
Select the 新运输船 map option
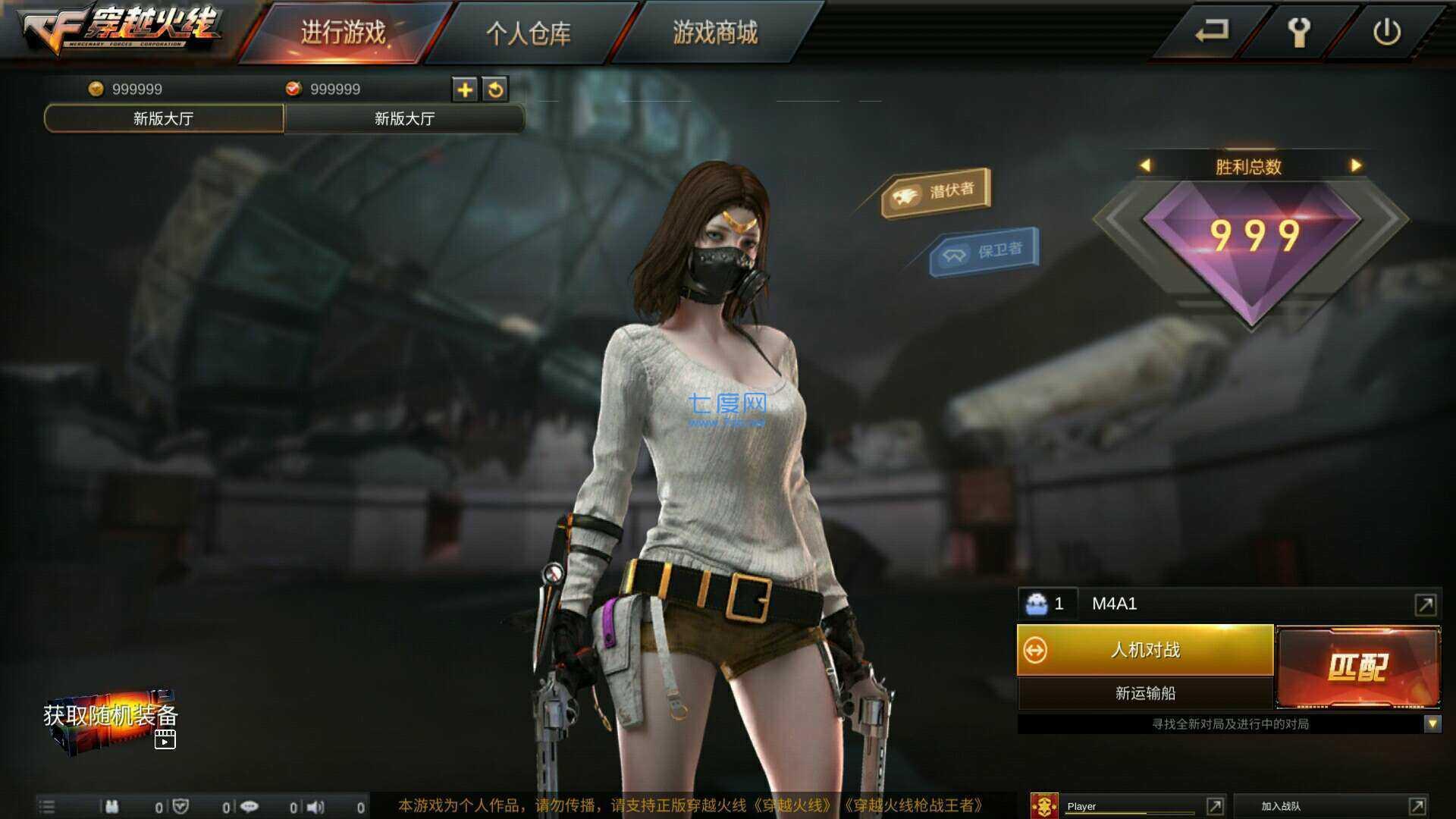pos(1145,692)
